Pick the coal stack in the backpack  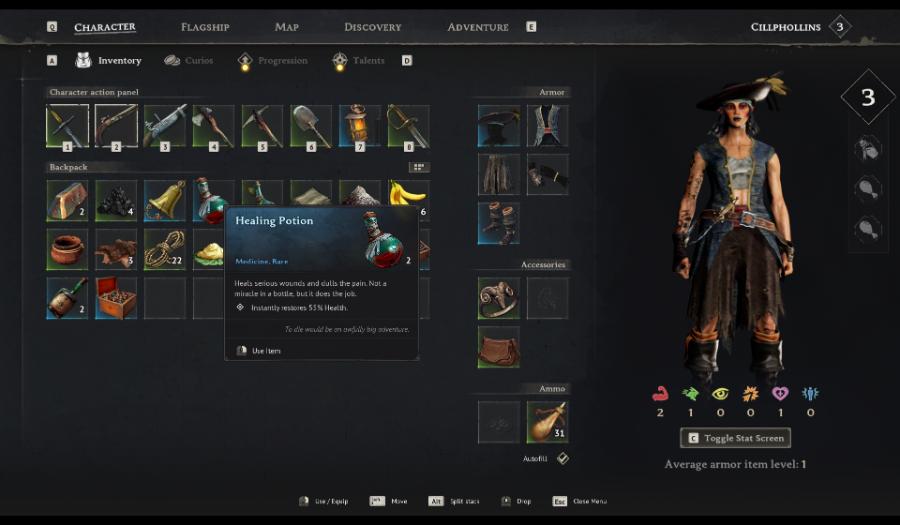point(116,200)
